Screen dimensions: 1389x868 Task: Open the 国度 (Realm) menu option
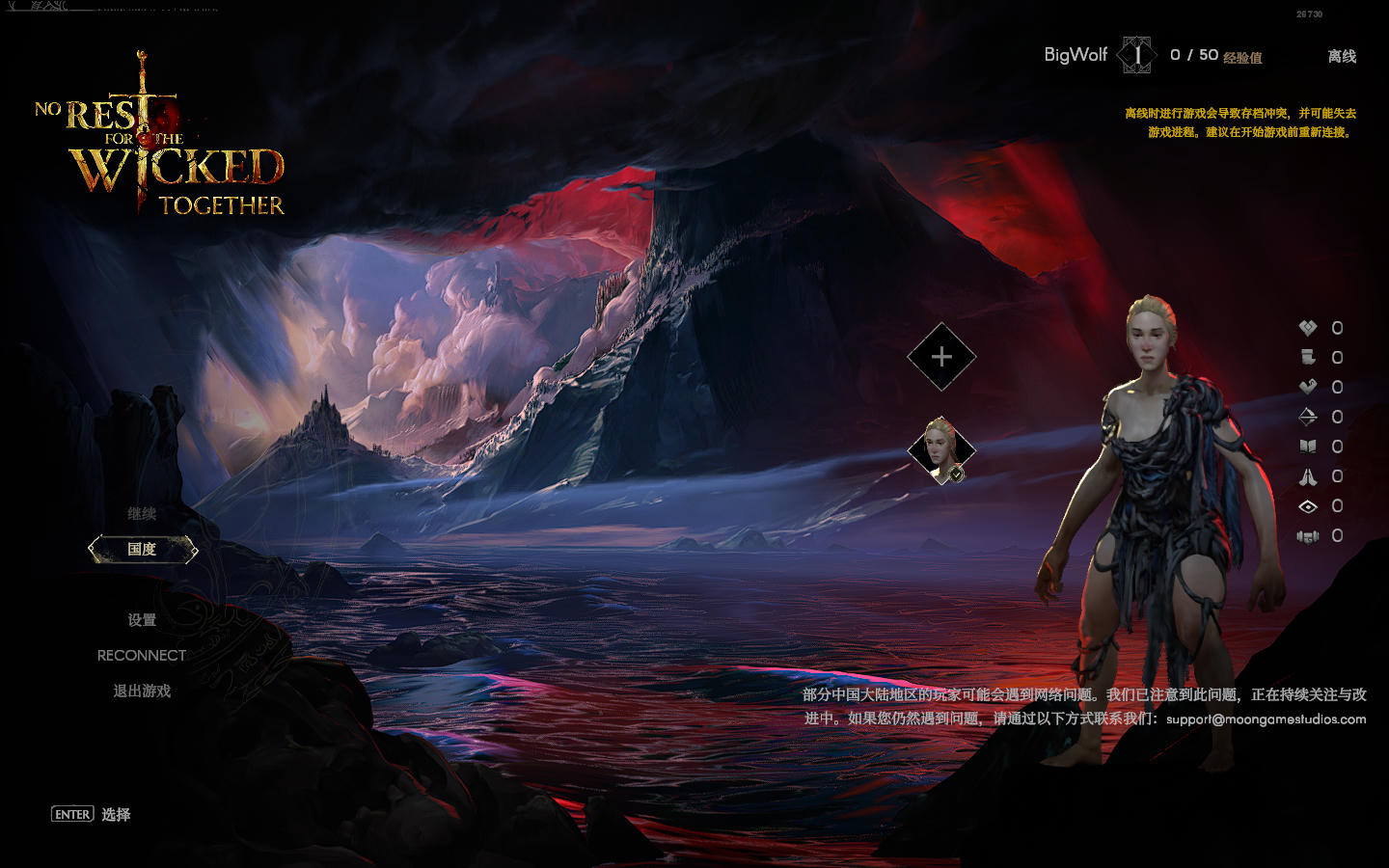(142, 550)
